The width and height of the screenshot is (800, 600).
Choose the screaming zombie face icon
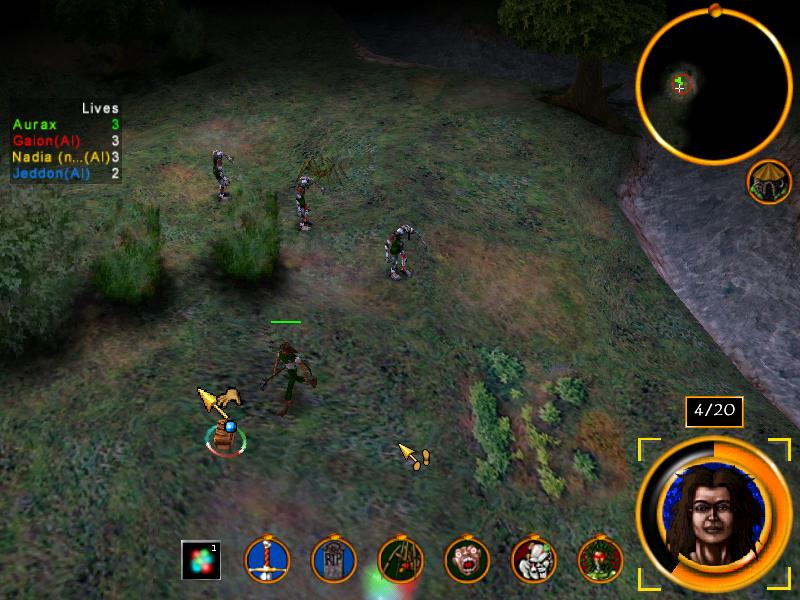pyautogui.click(x=467, y=561)
